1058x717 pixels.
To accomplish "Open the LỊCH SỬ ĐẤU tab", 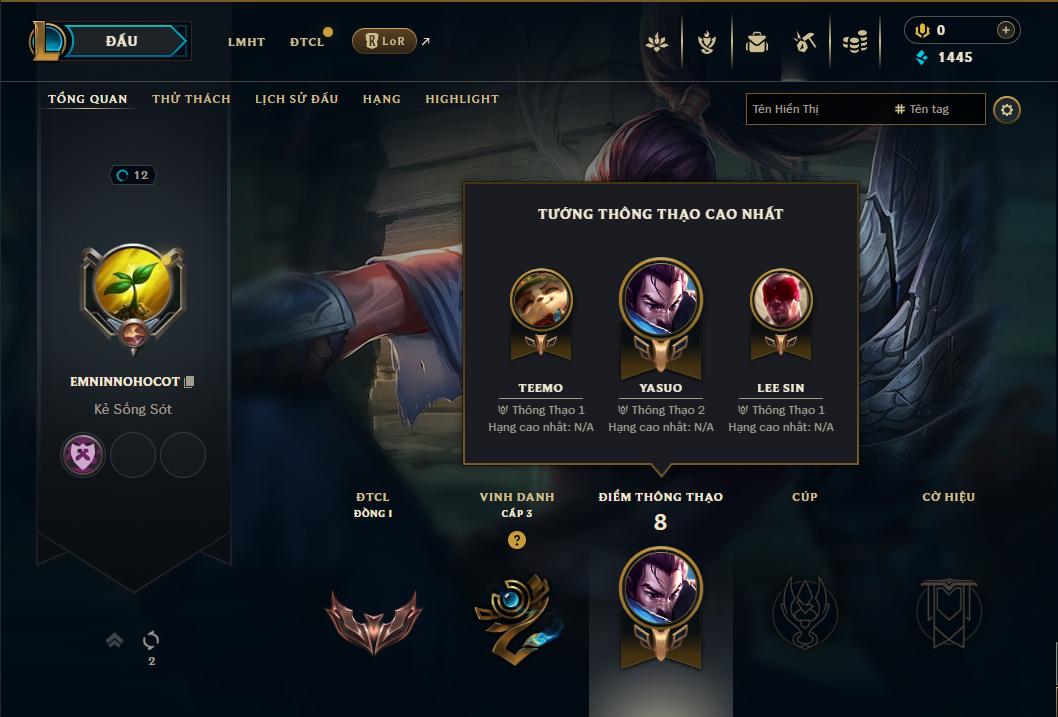I will [296, 99].
